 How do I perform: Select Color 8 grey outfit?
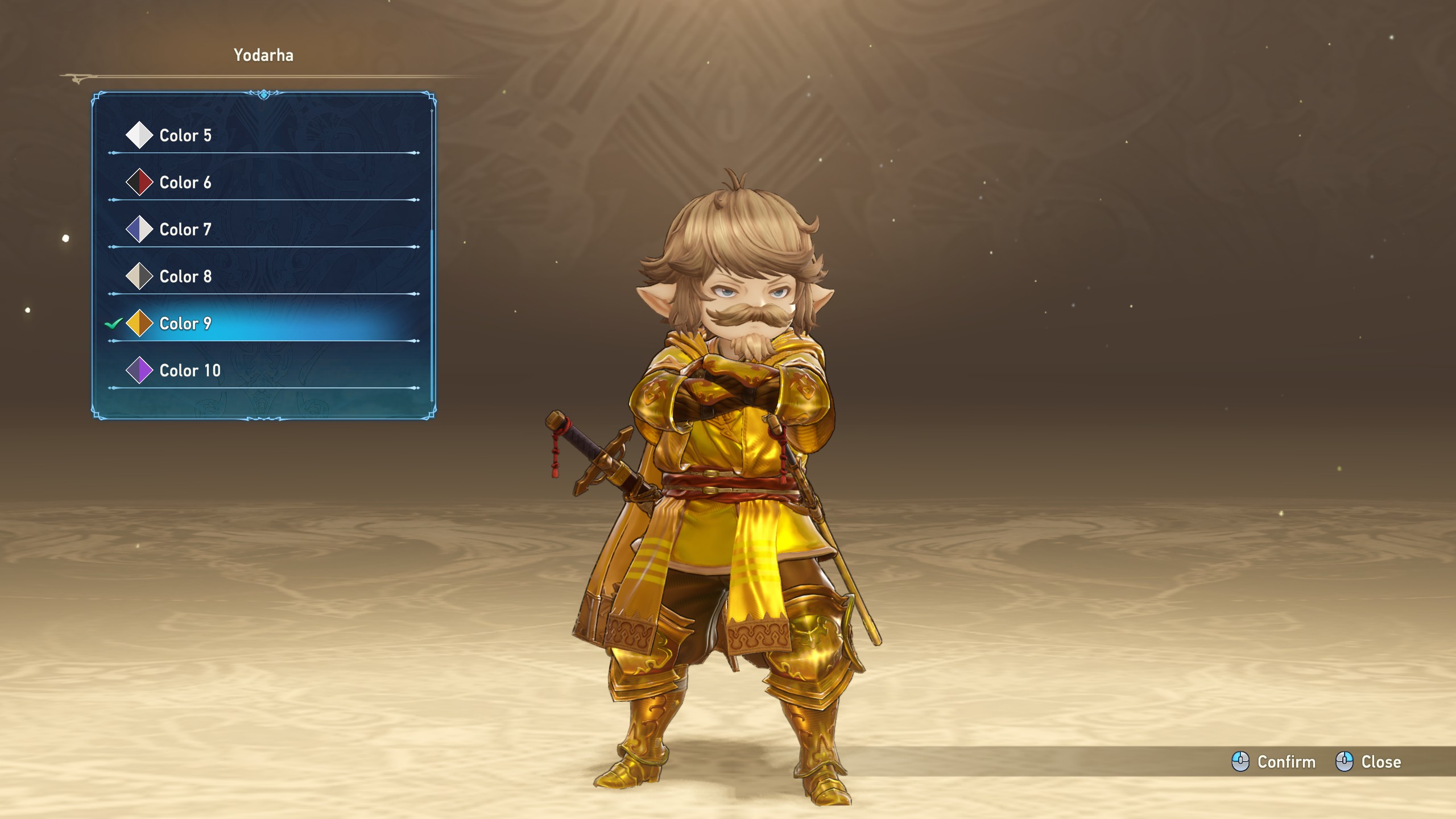tap(263, 276)
